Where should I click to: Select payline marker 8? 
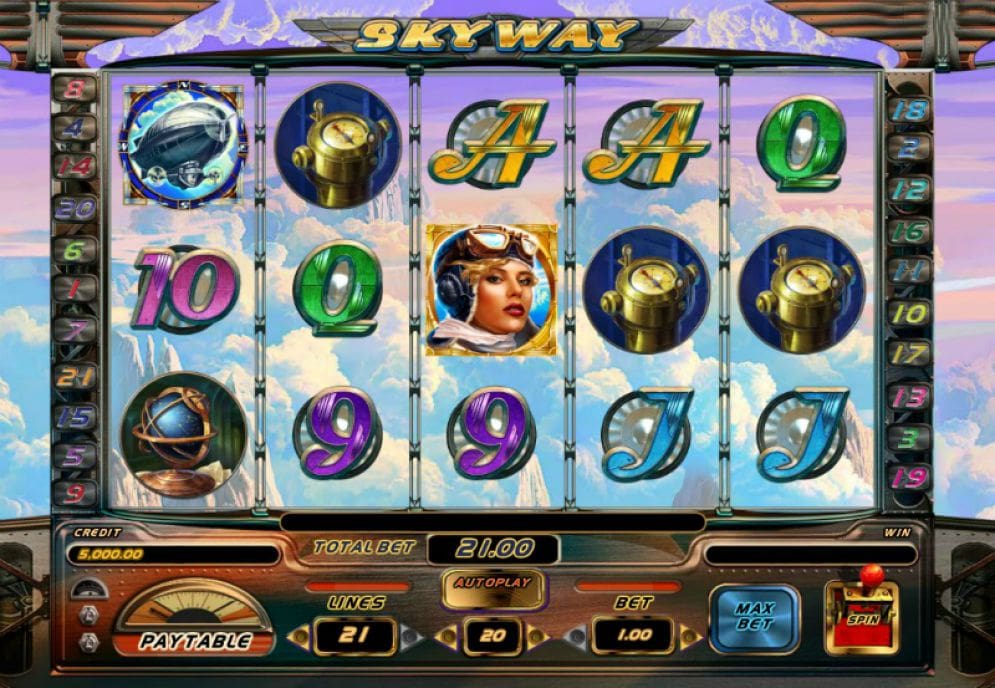pyautogui.click(x=77, y=90)
